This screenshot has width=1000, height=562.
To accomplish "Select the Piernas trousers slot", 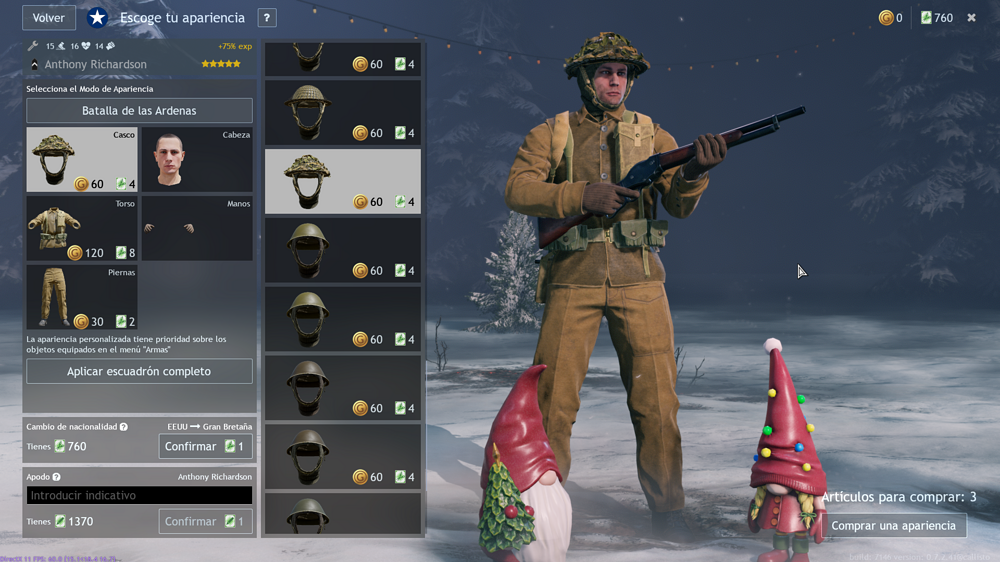I will coord(82,297).
